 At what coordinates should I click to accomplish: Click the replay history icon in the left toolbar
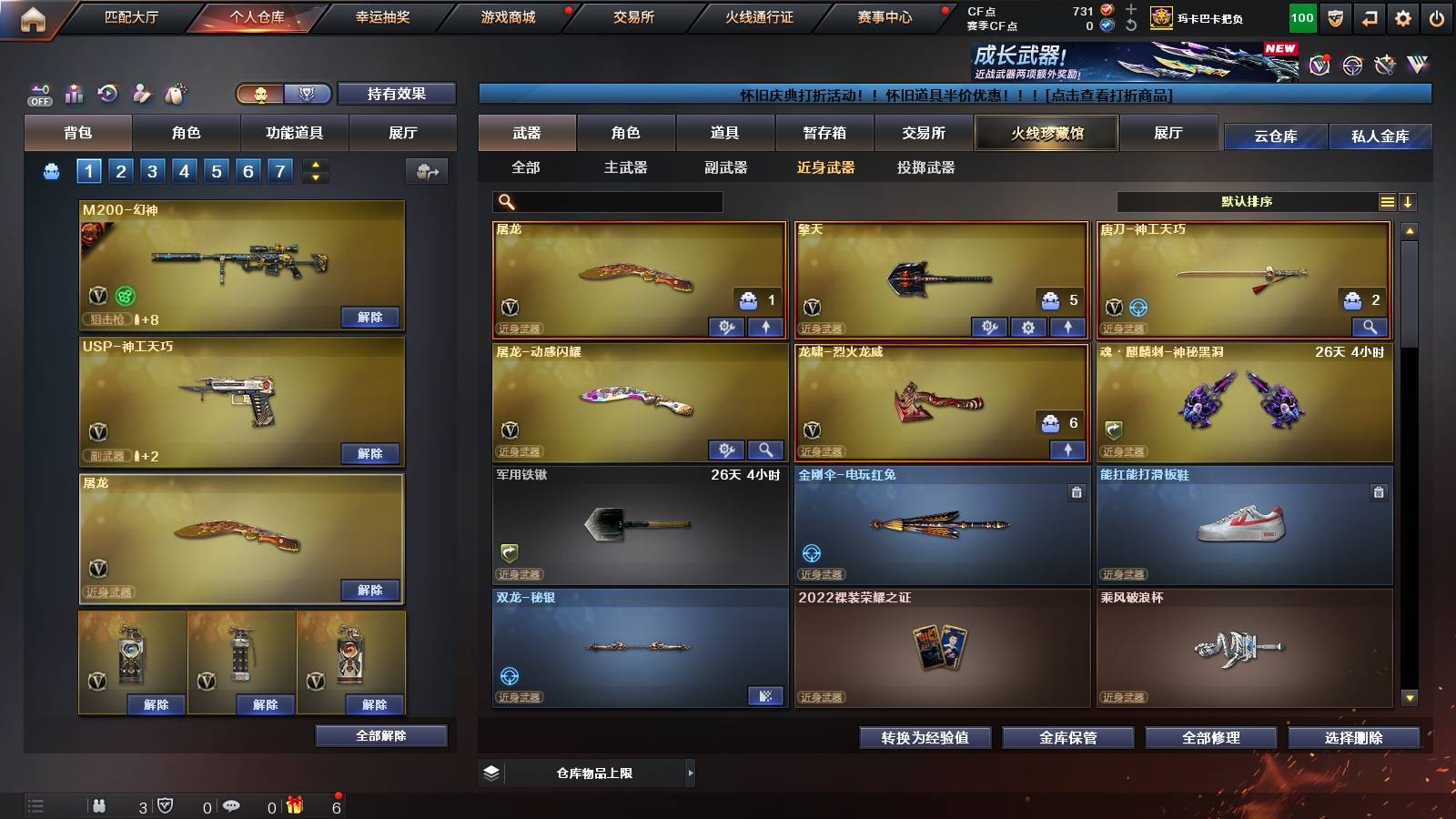pos(107,93)
